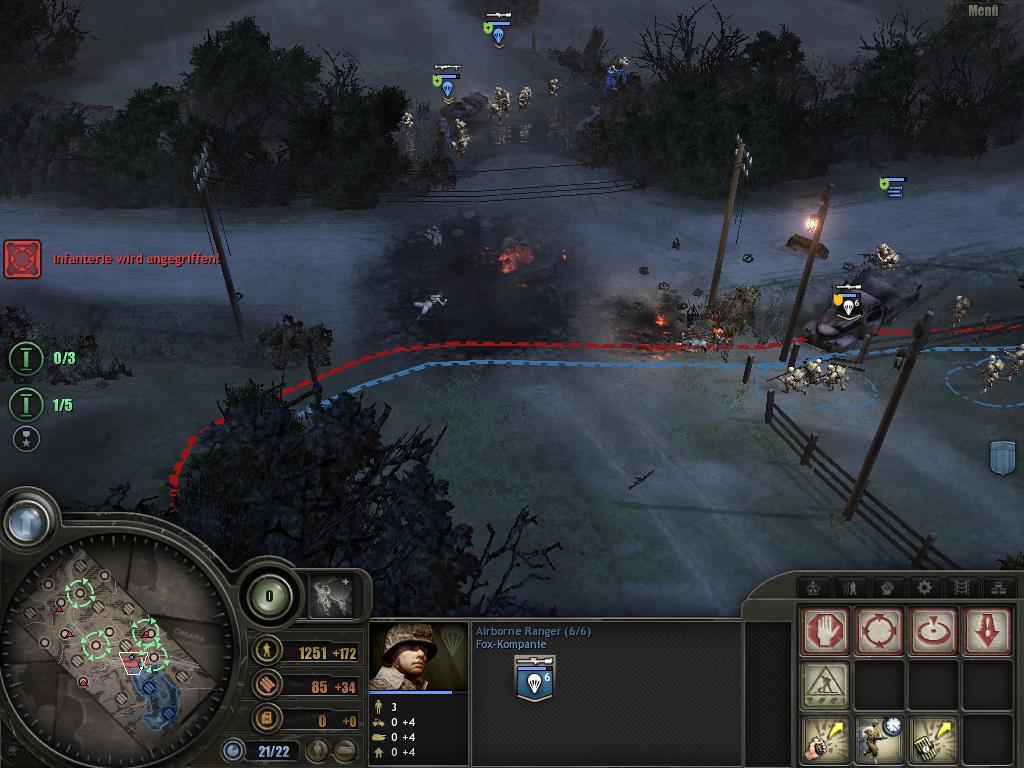Select the Fox-Kompanie squad shield card
This screenshot has height=768, width=1024.
(x=534, y=678)
